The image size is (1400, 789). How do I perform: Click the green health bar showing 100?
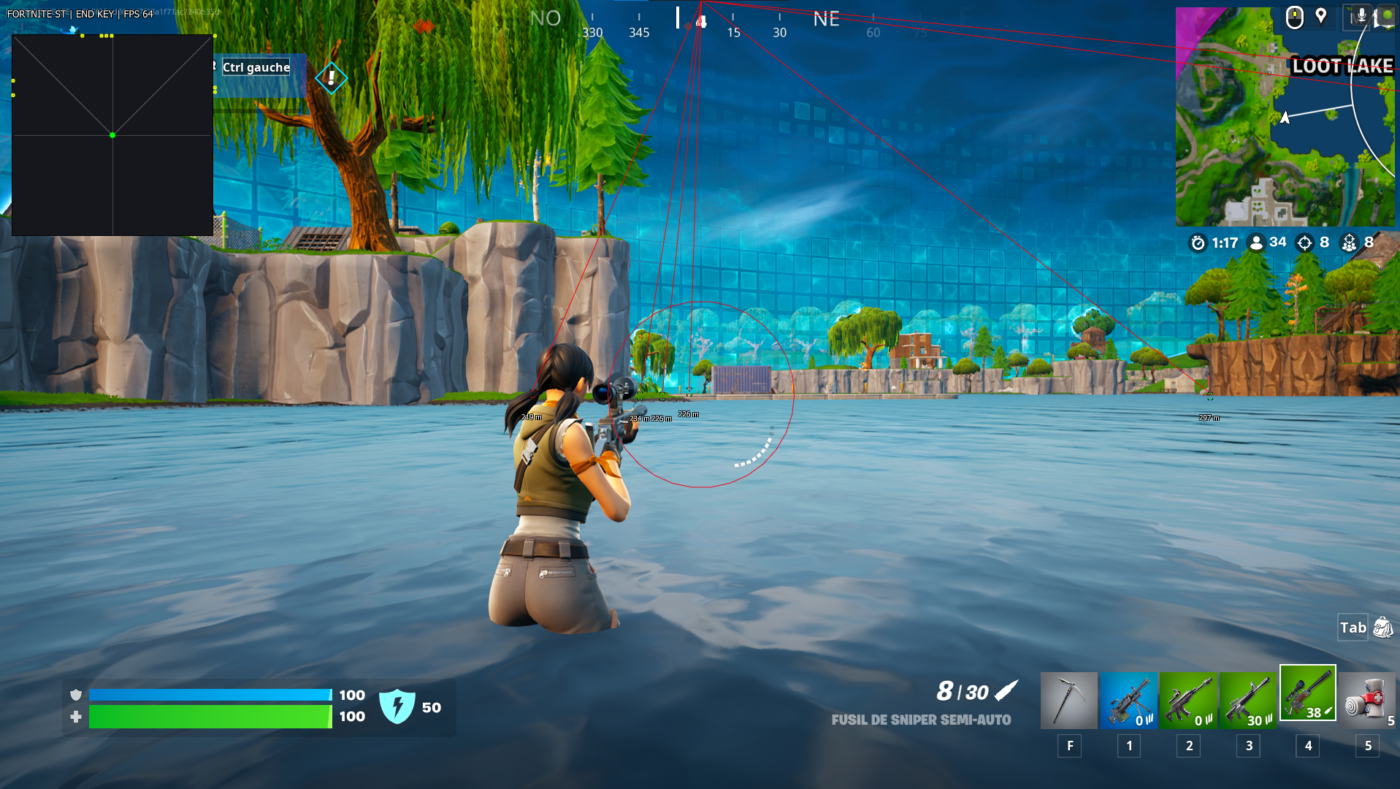point(210,715)
